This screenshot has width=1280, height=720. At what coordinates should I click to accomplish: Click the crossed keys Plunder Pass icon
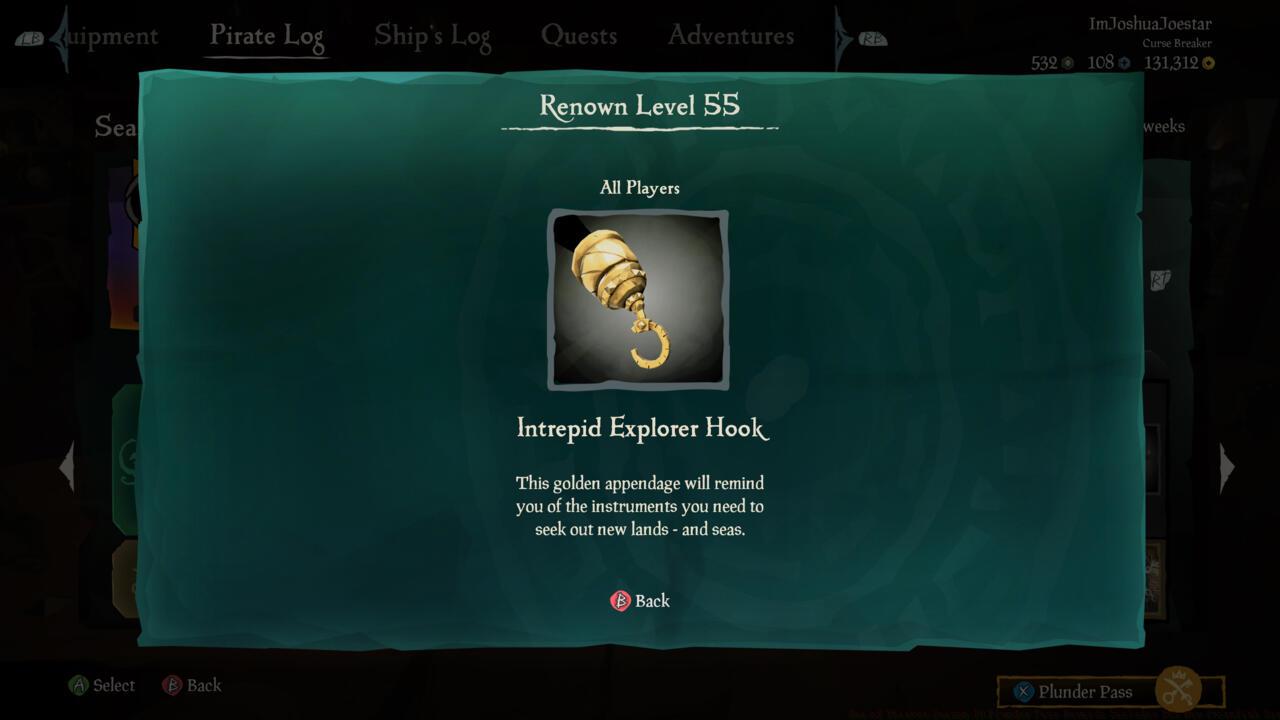tap(1180, 690)
